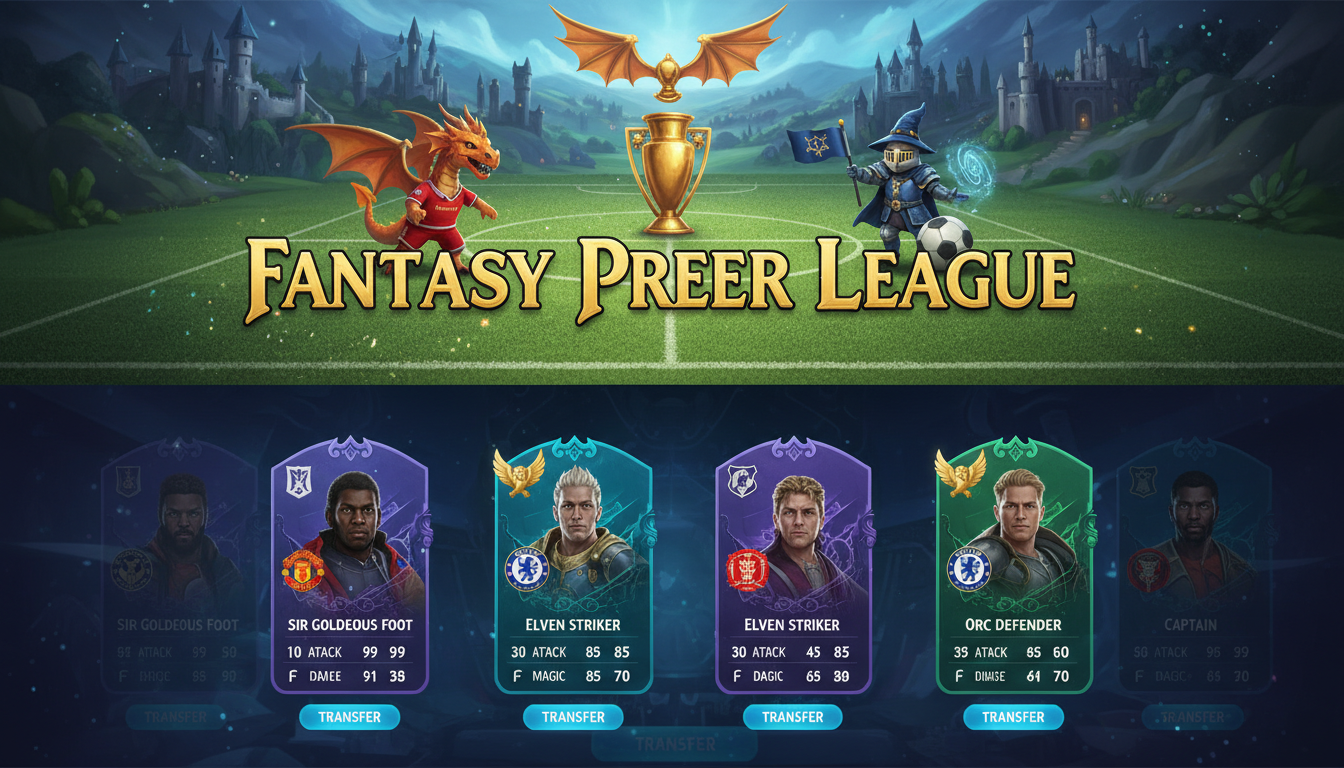This screenshot has width=1344, height=768.
Task: Click TRANSFER below the teal Elven Striker card
Action: coord(573,717)
